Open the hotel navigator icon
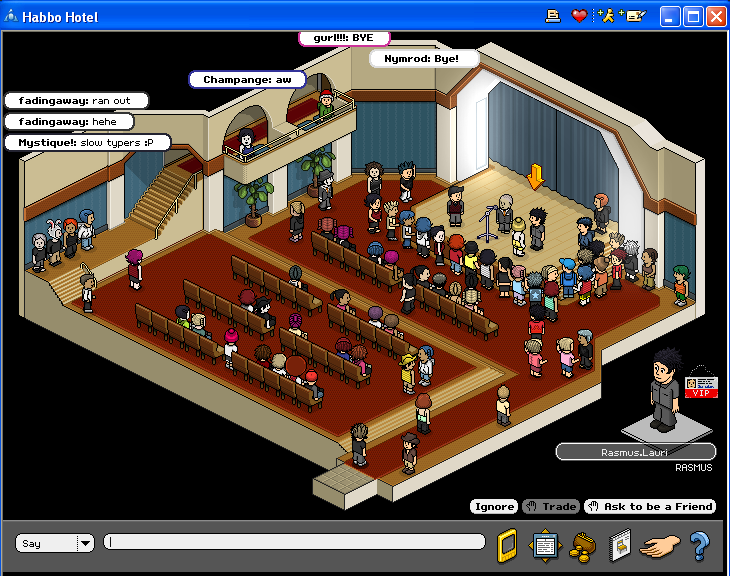 [544, 544]
